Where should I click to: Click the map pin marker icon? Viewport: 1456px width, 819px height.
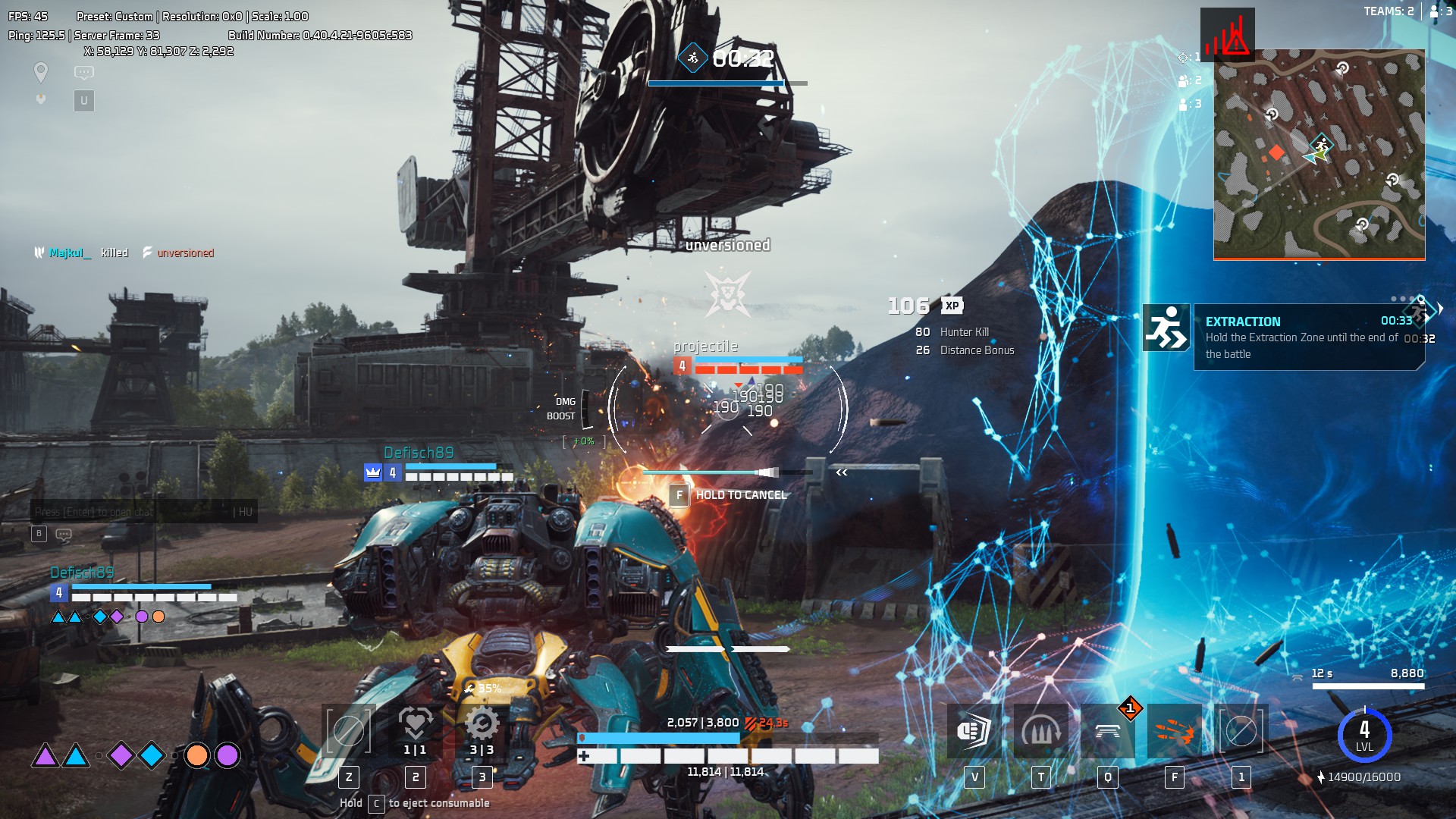(41, 73)
